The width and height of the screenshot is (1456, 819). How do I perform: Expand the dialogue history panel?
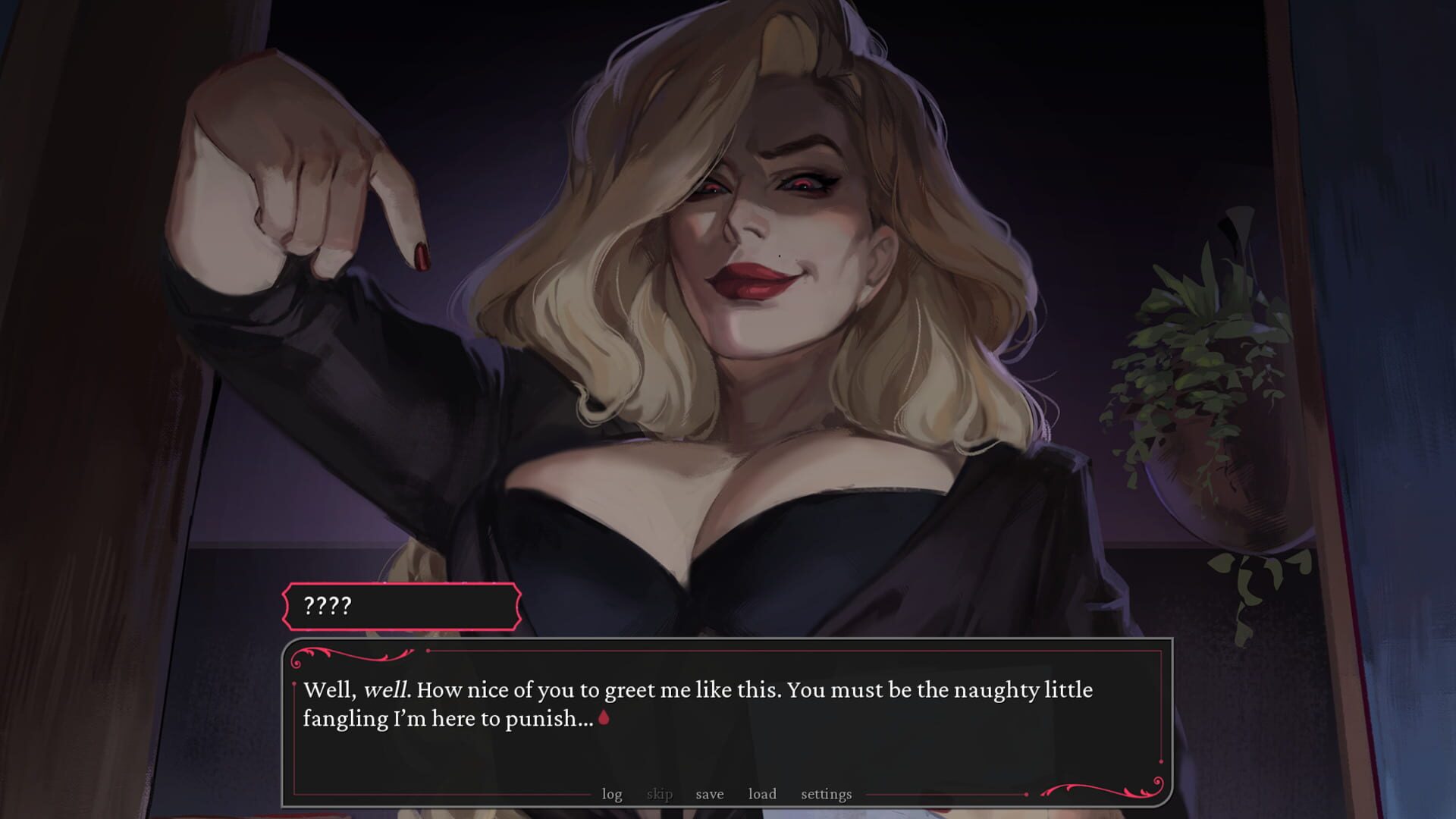tap(613, 794)
